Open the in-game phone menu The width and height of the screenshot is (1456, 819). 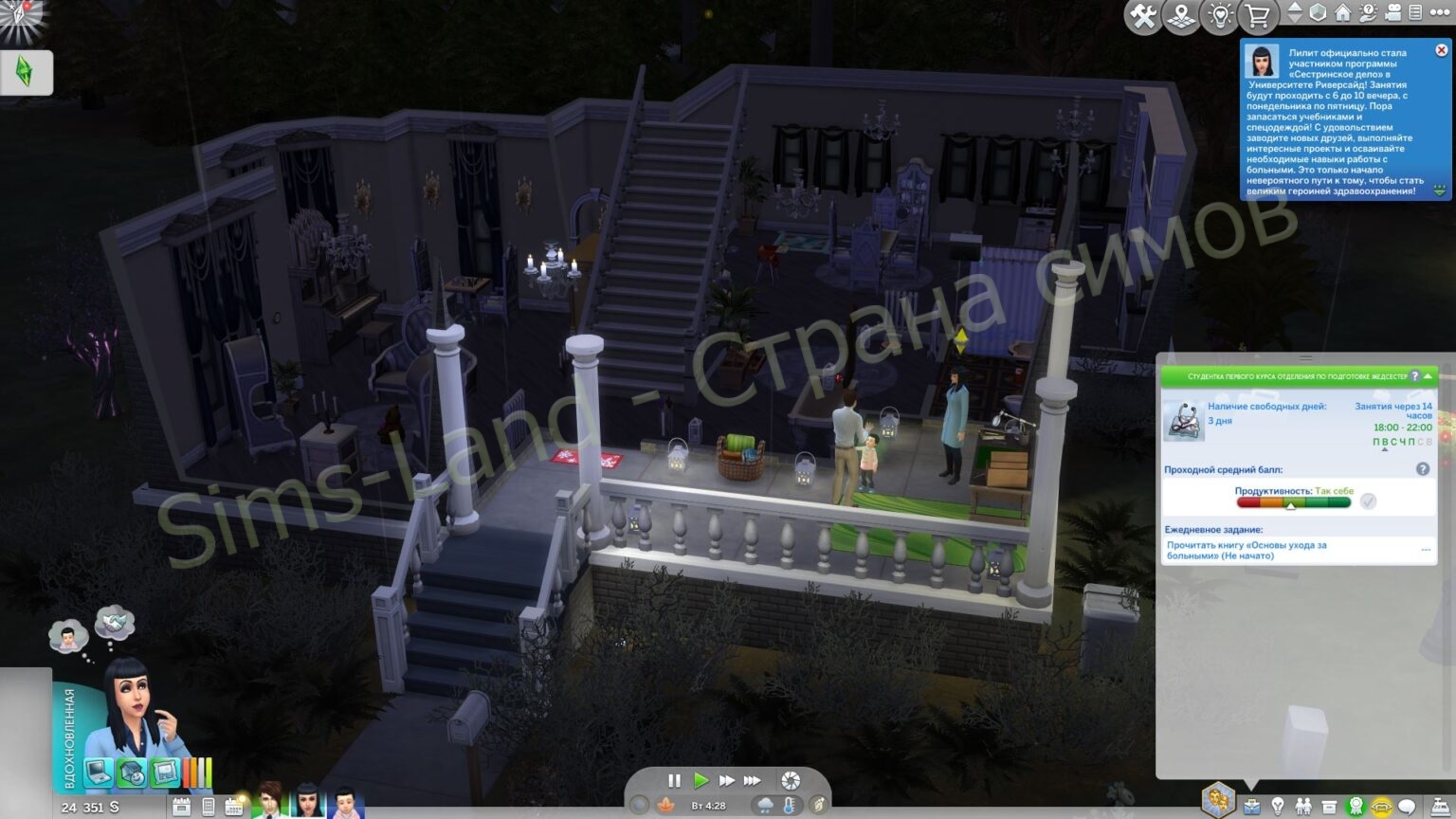click(x=207, y=805)
